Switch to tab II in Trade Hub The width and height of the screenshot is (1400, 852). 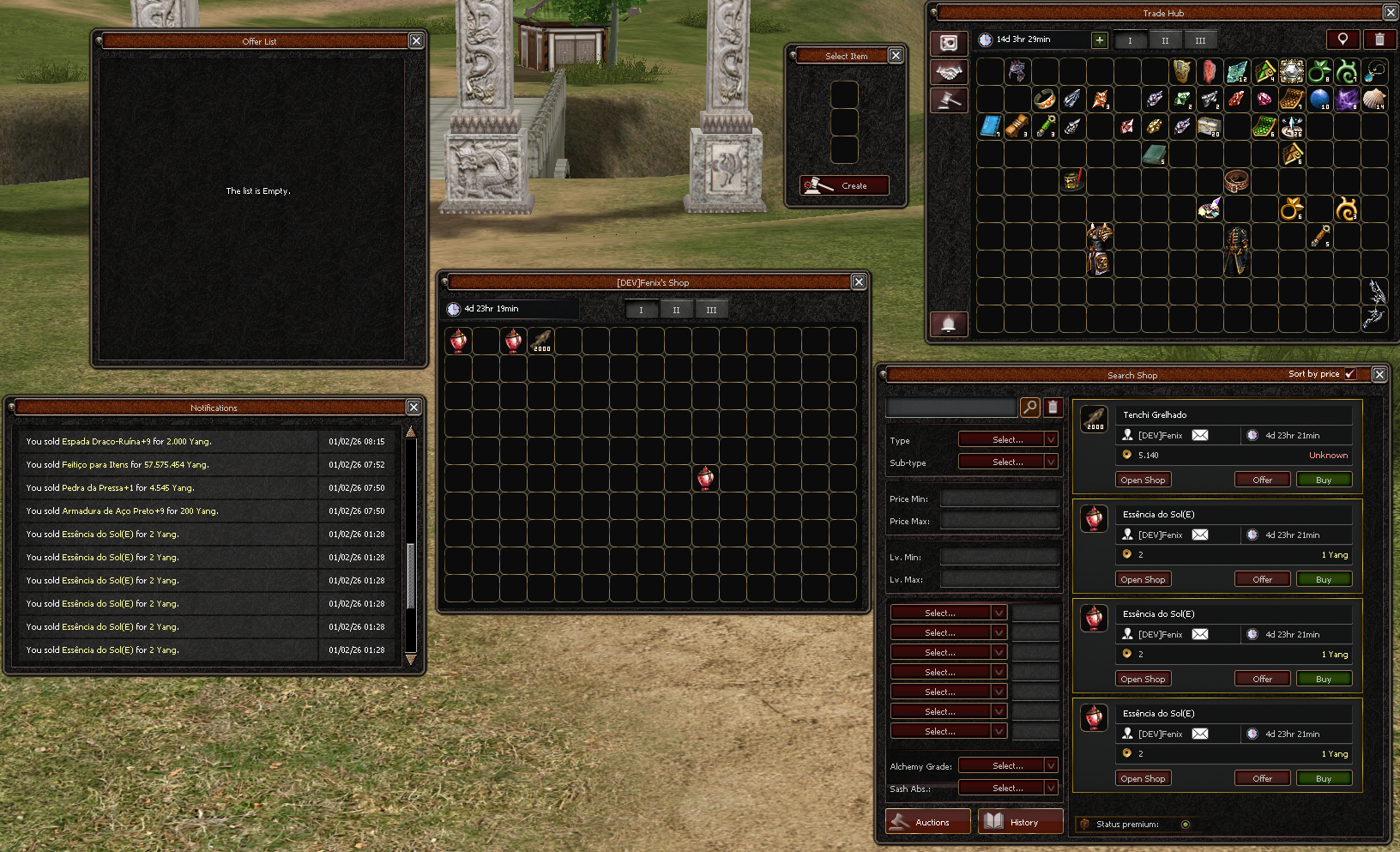(1164, 39)
